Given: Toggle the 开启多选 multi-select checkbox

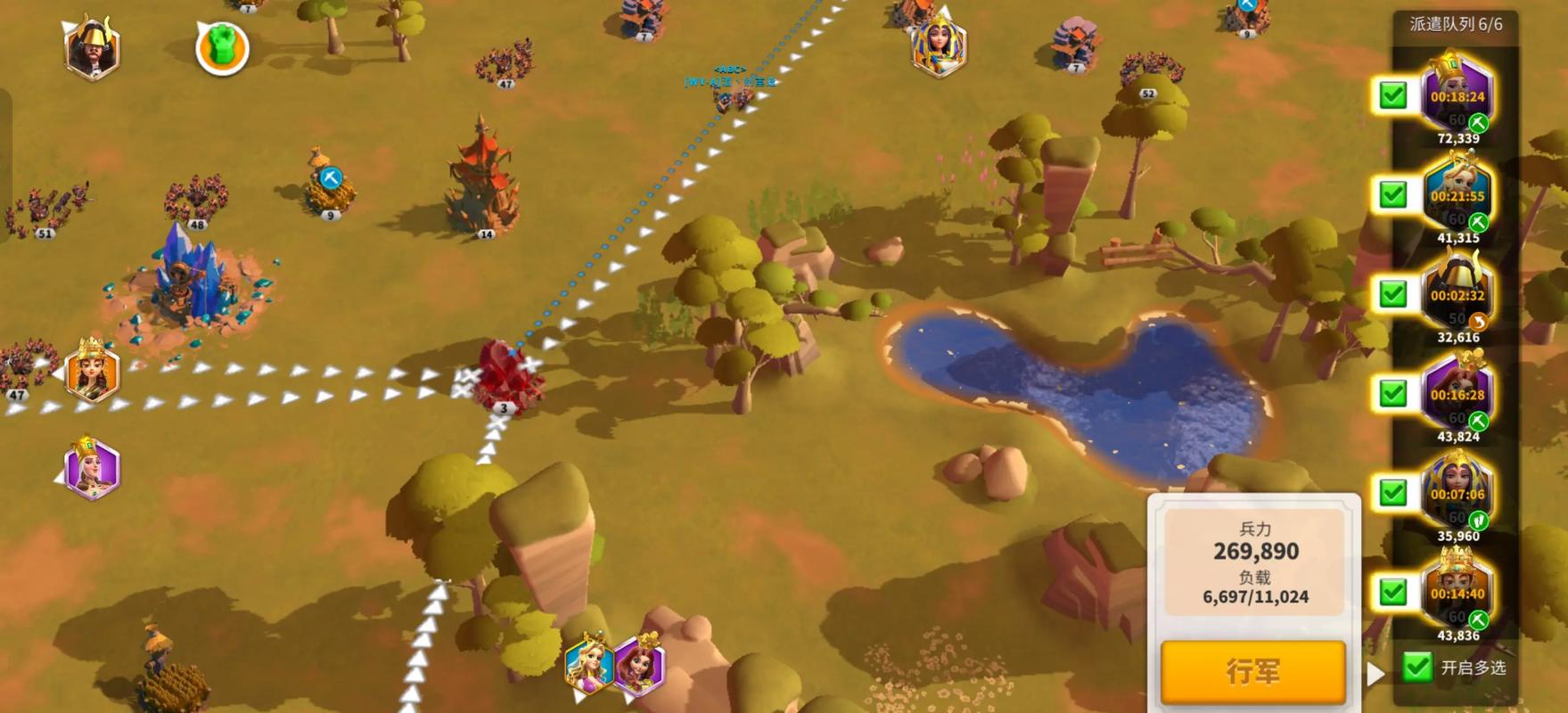Looking at the screenshot, I should pos(1416,668).
